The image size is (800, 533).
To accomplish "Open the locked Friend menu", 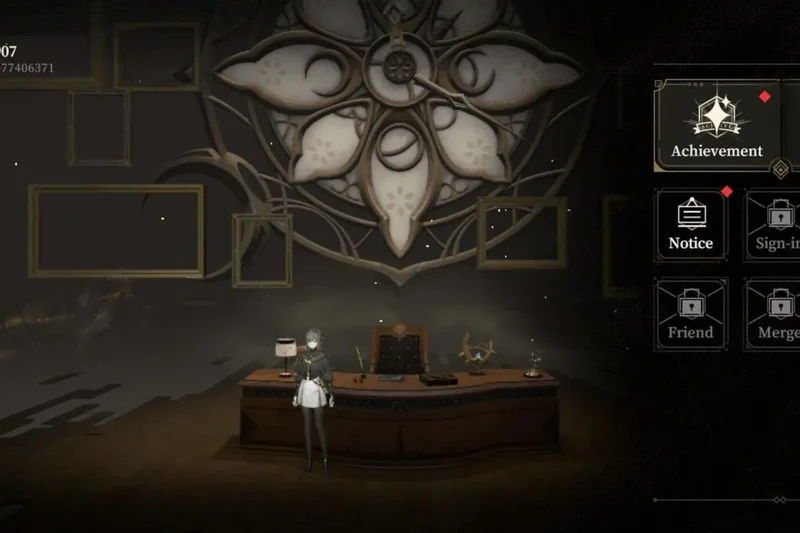I will pos(691,314).
